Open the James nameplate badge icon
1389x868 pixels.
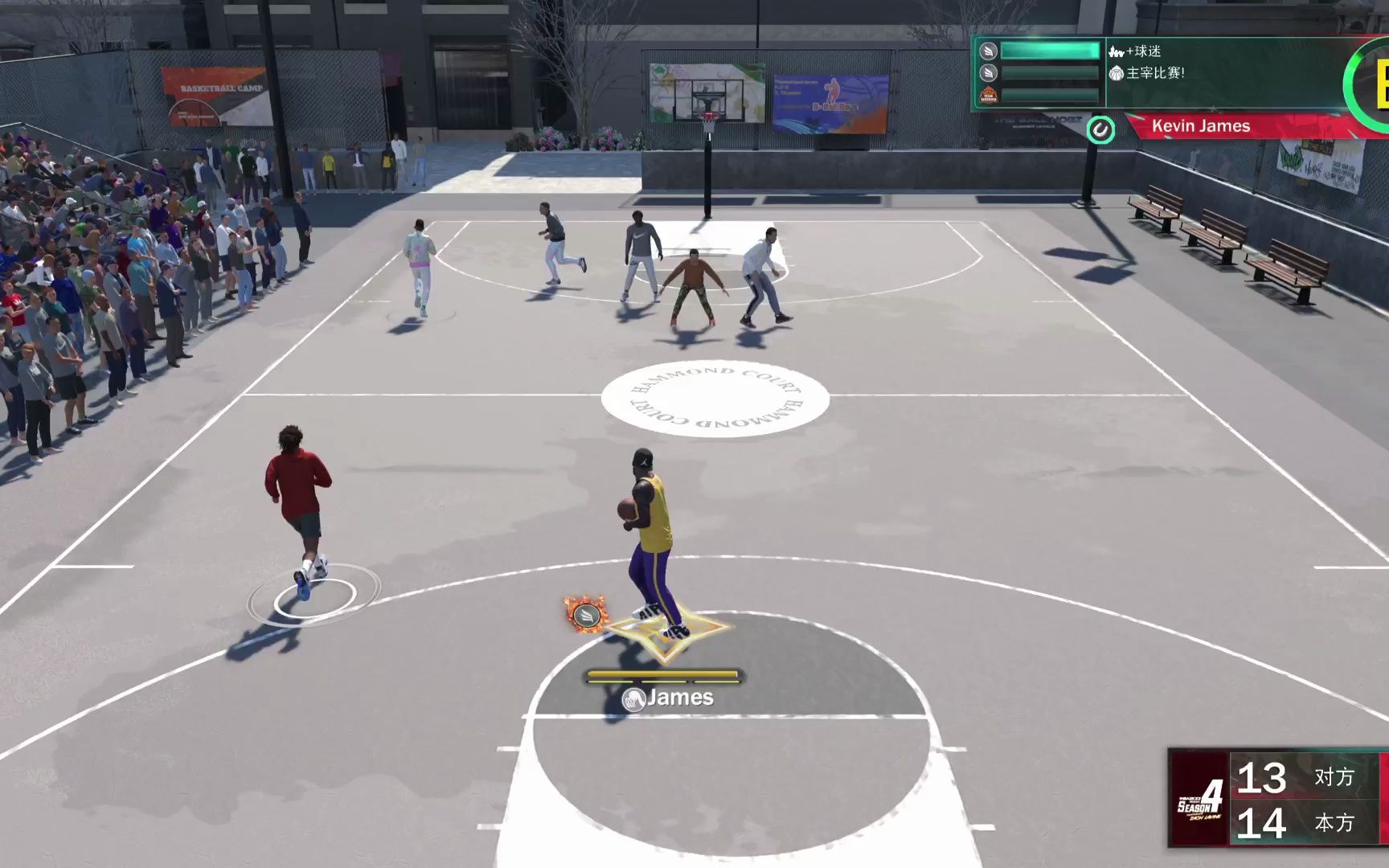[632, 699]
